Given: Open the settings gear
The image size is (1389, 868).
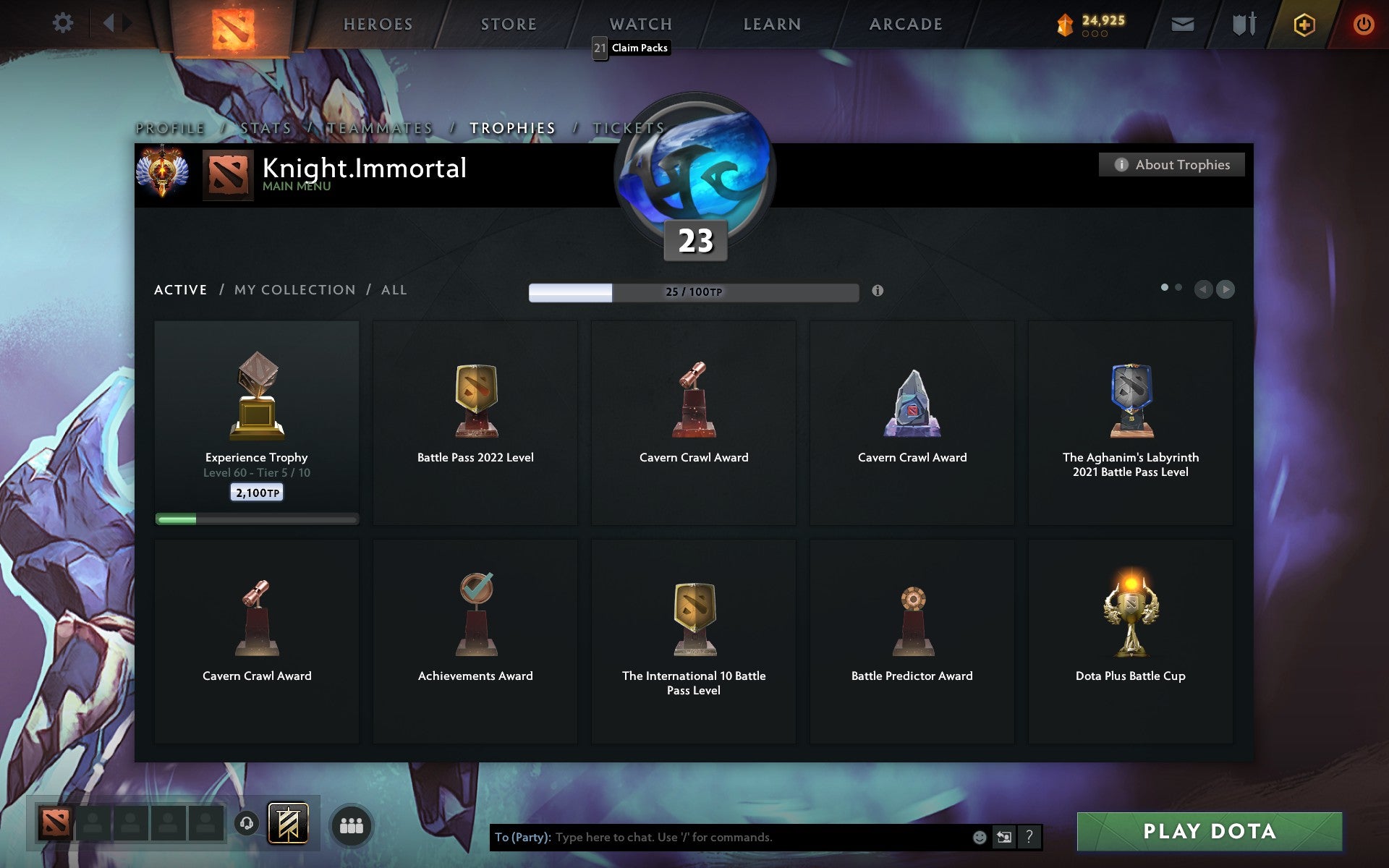Looking at the screenshot, I should click(64, 22).
